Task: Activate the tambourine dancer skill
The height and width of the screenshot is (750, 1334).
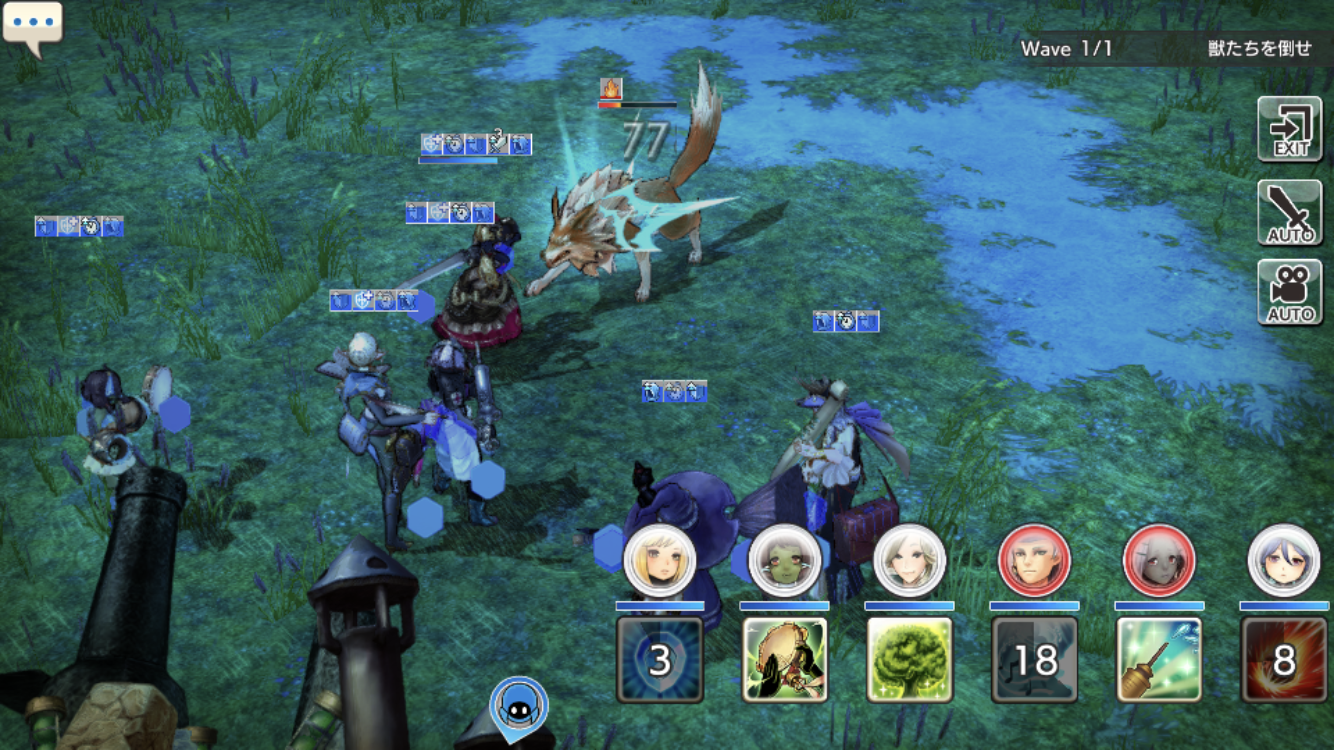Action: click(785, 659)
